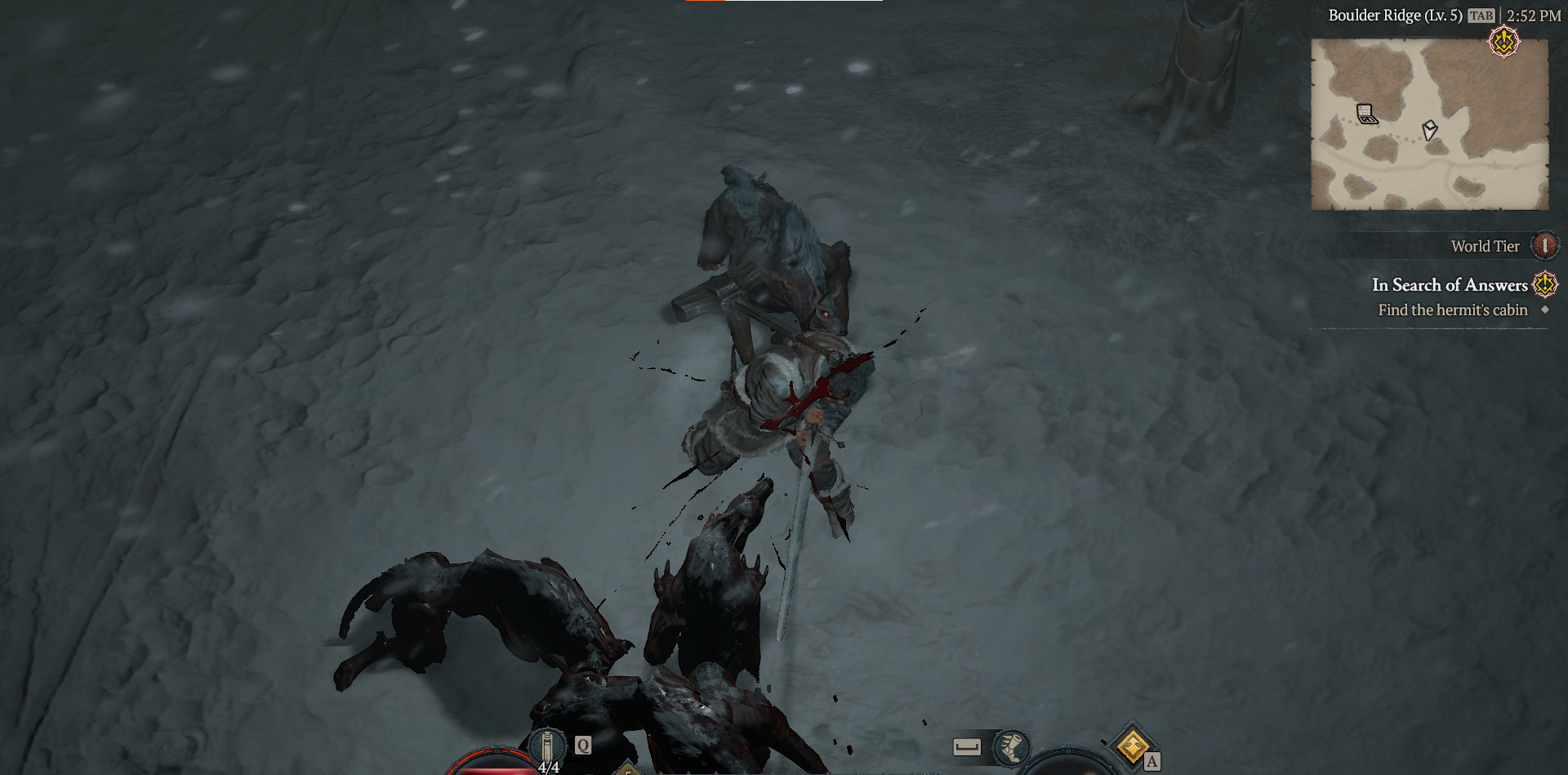
Task: Click the 2:52 PM clock display
Action: pos(1533,15)
